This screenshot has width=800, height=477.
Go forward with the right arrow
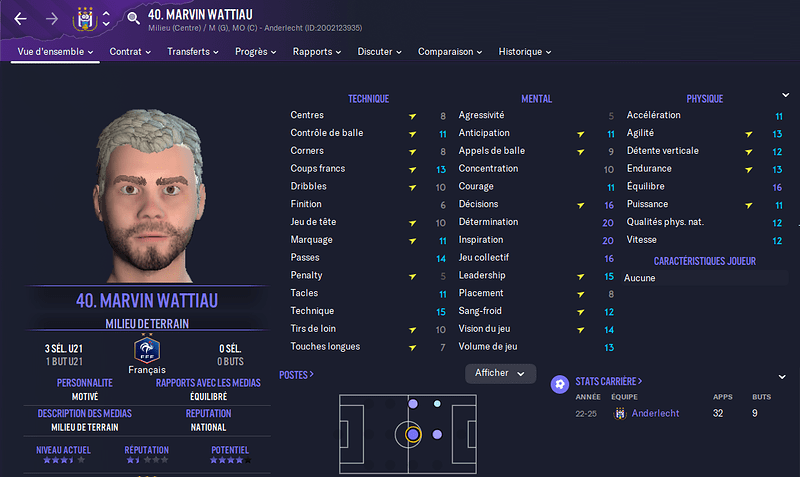pyautogui.click(x=52, y=19)
